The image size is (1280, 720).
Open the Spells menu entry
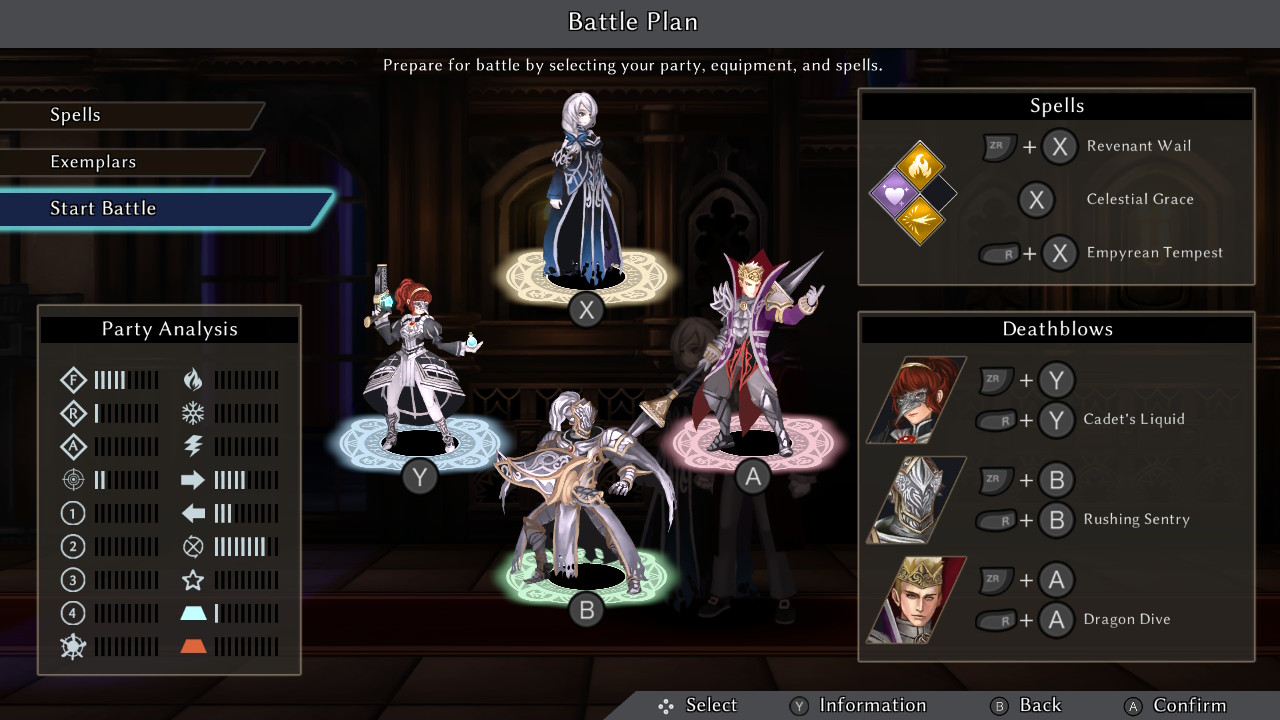[x=76, y=115]
